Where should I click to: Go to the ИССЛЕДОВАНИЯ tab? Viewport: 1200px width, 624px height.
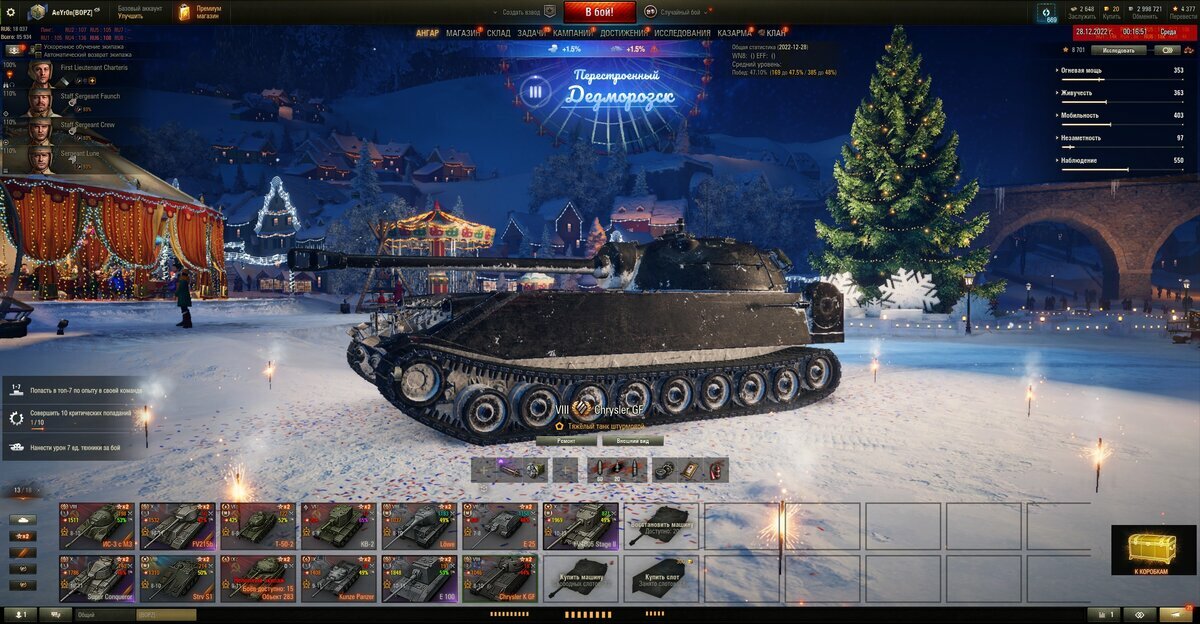[683, 33]
